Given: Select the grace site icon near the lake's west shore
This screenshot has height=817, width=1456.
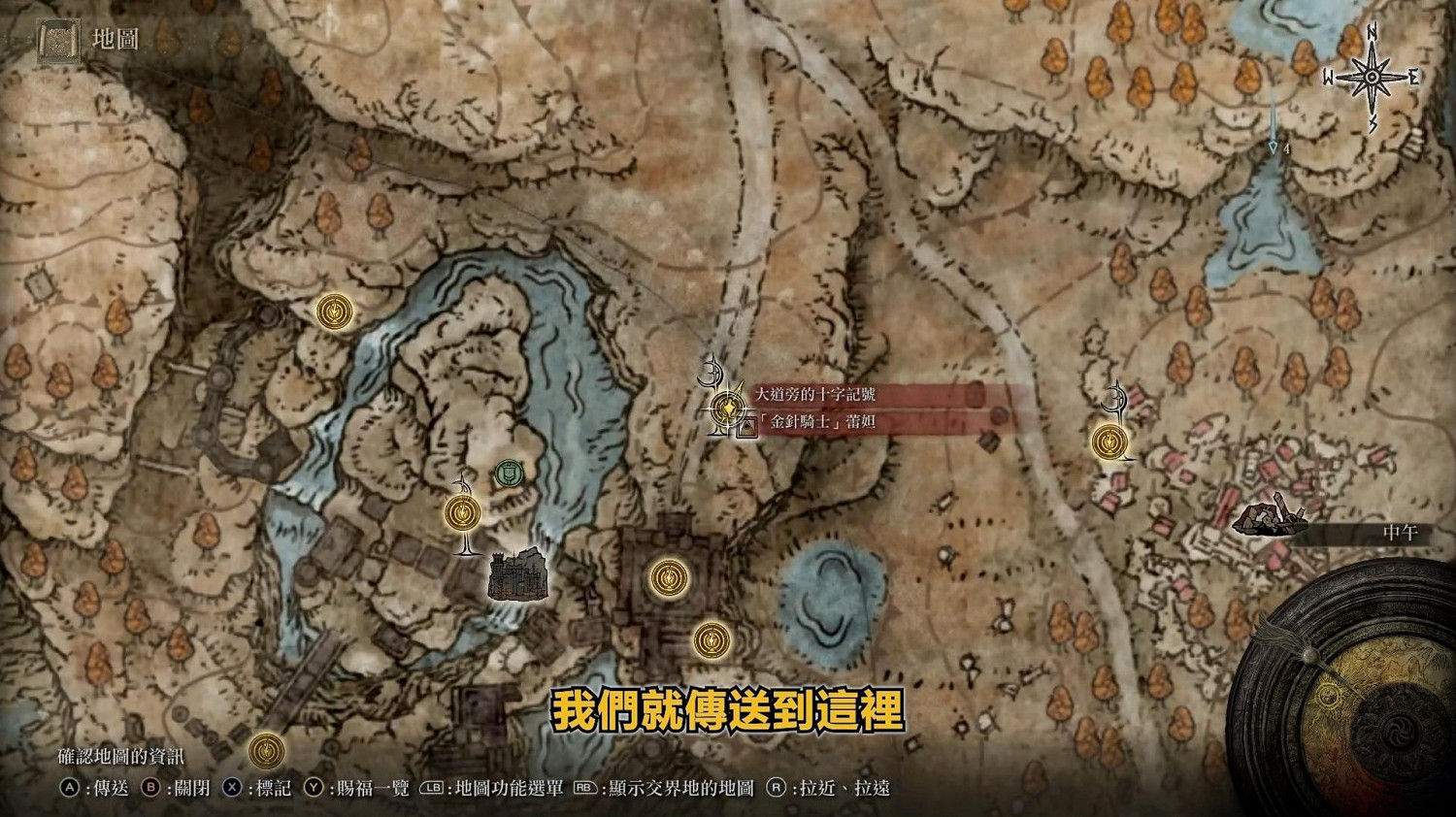Looking at the screenshot, I should point(333,310).
